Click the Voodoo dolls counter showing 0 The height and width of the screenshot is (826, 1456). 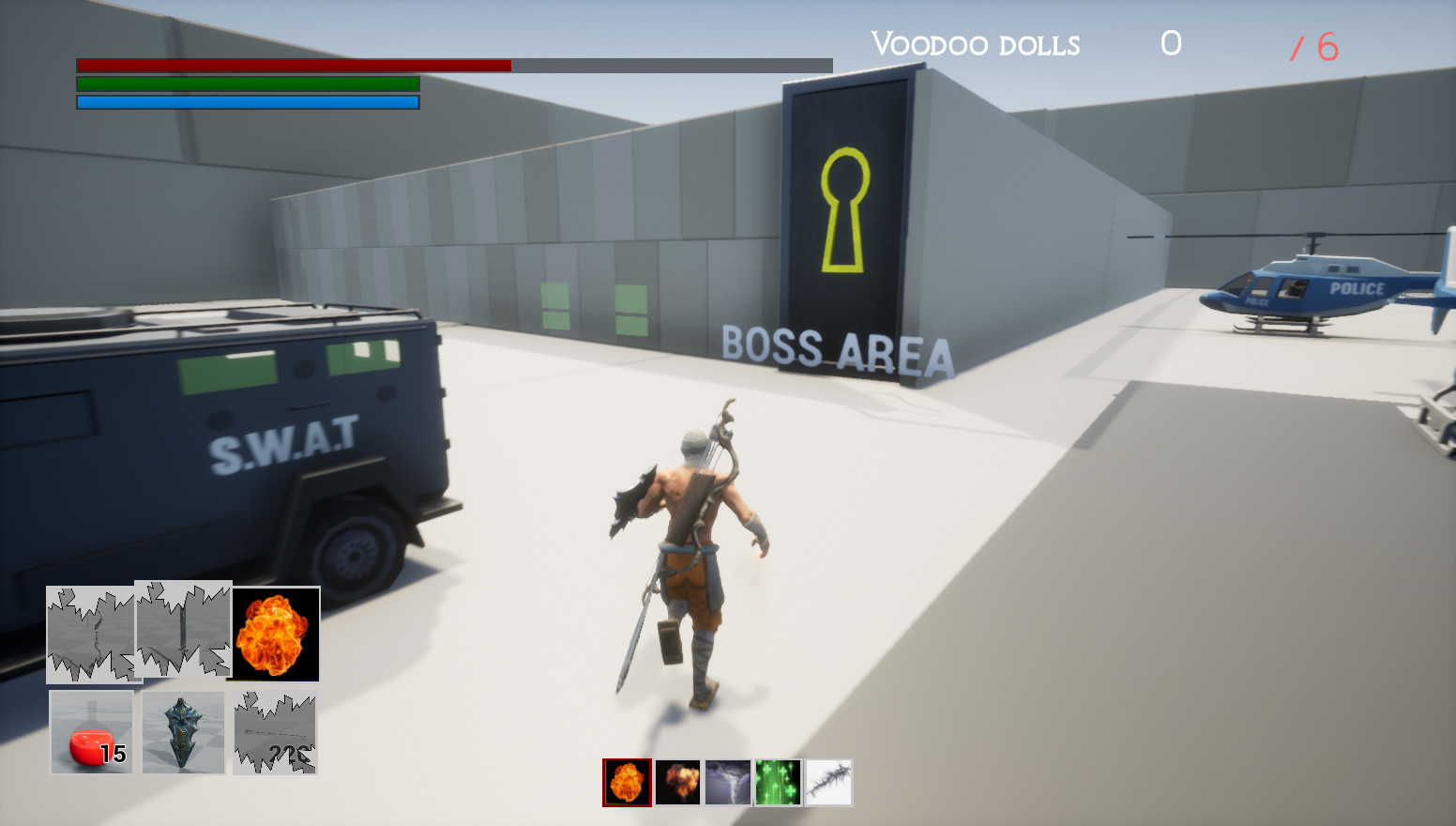pyautogui.click(x=1170, y=43)
